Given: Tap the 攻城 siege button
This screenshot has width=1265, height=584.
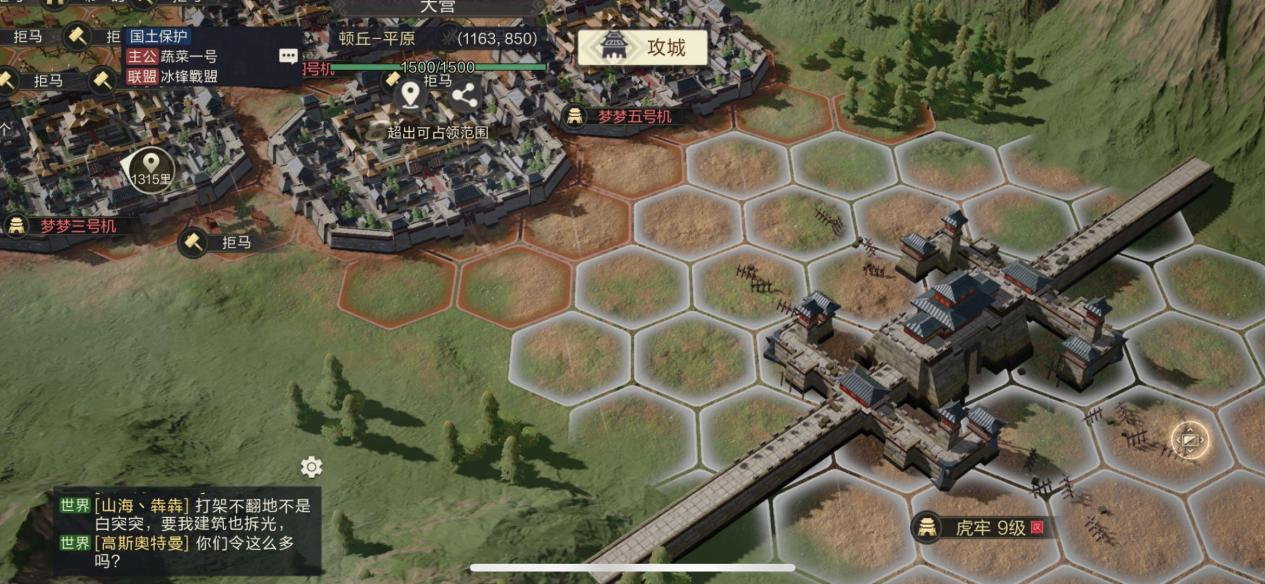Looking at the screenshot, I should [x=643, y=47].
